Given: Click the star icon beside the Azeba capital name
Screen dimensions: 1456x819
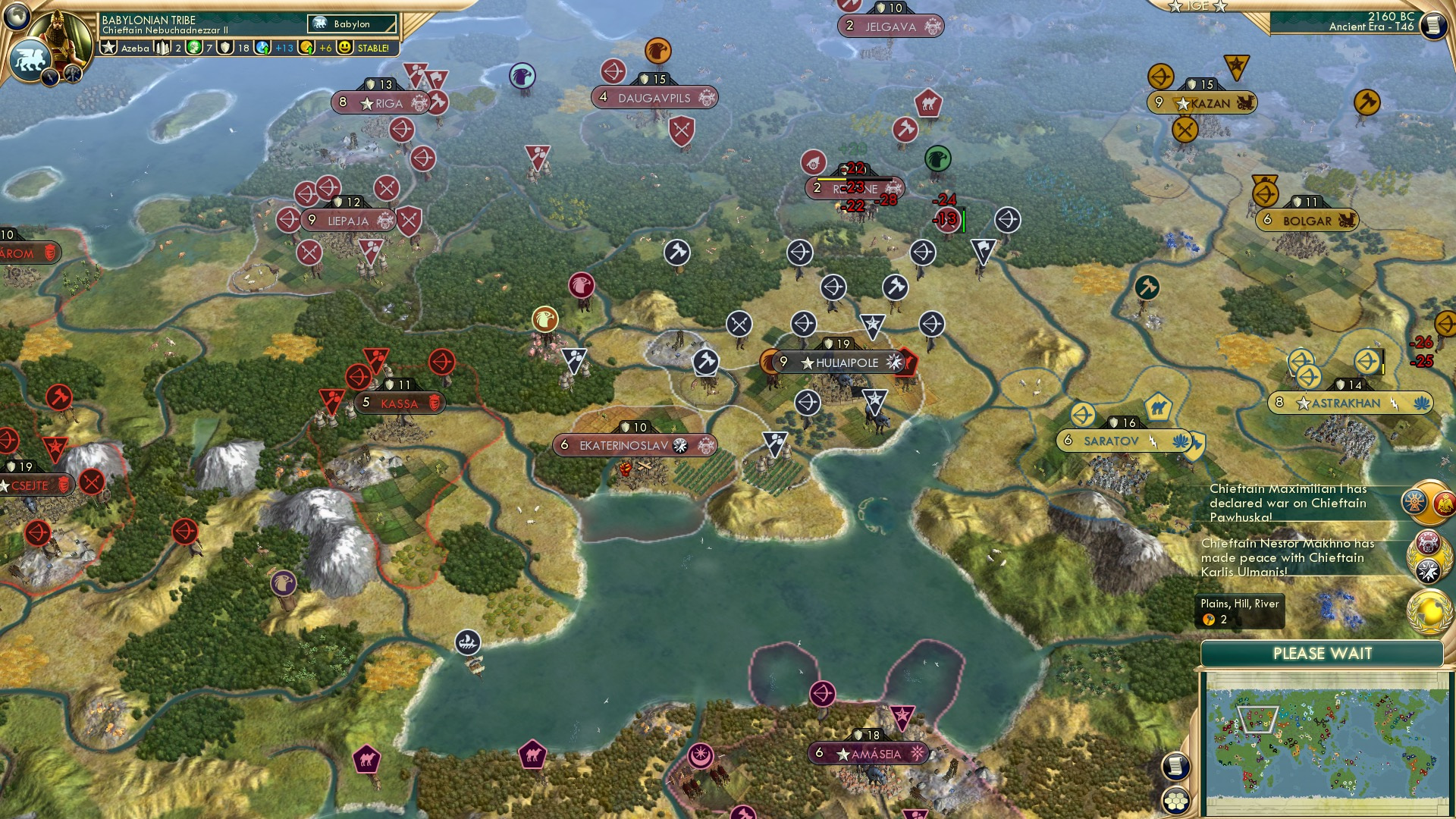Looking at the screenshot, I should [x=108, y=47].
